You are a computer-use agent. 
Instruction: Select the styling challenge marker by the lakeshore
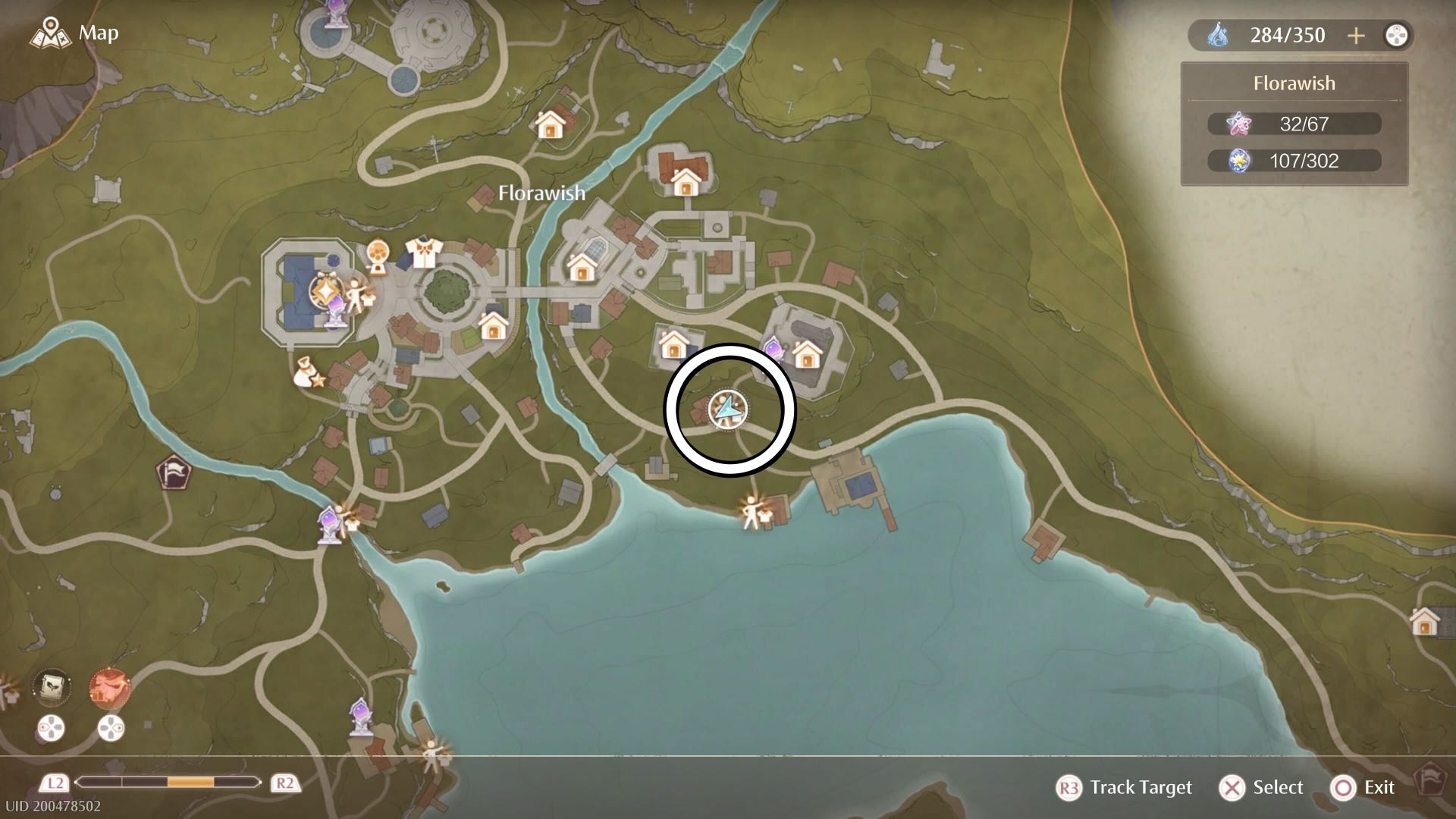pos(755,512)
